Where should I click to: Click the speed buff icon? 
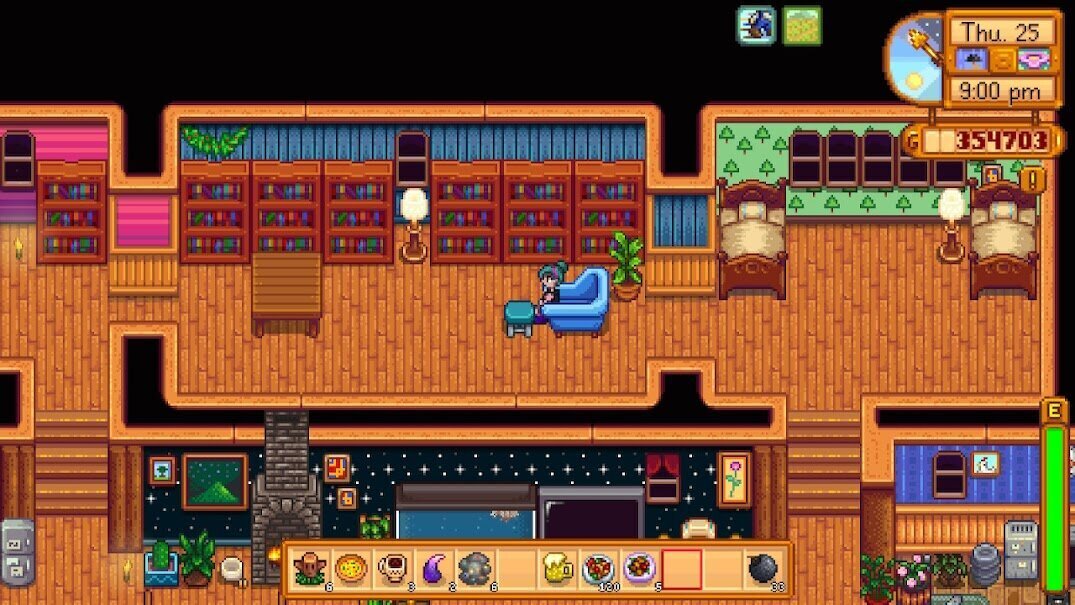[x=757, y=26]
